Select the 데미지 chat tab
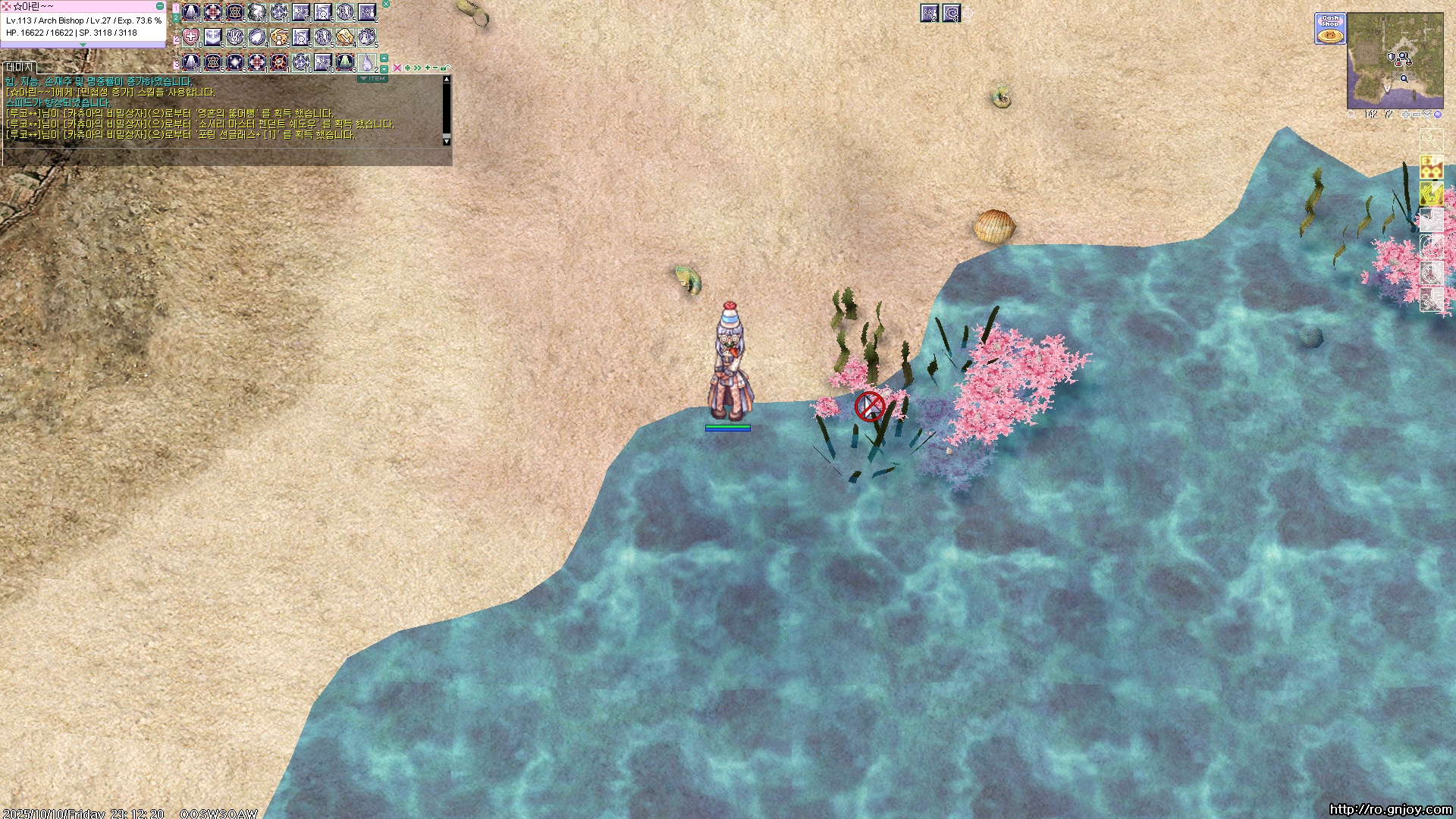 point(19,67)
